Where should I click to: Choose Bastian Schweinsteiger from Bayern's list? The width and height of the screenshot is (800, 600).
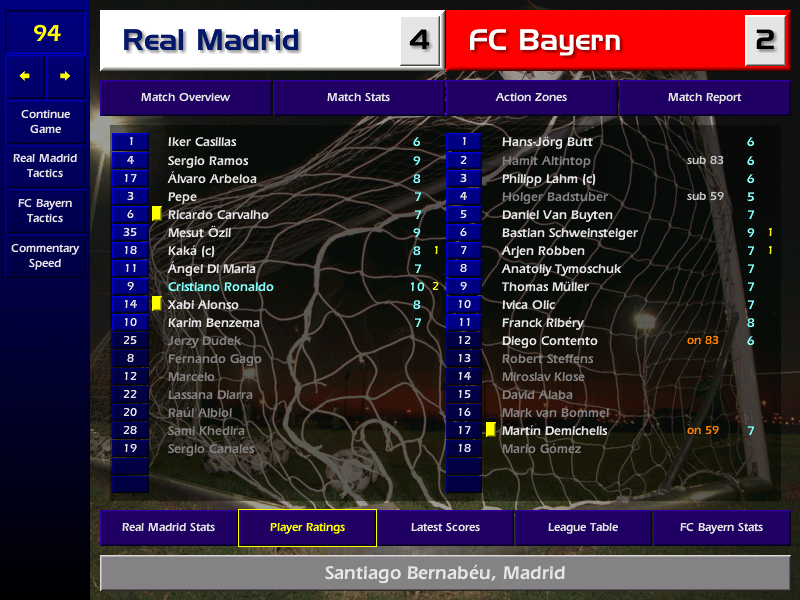coord(570,233)
